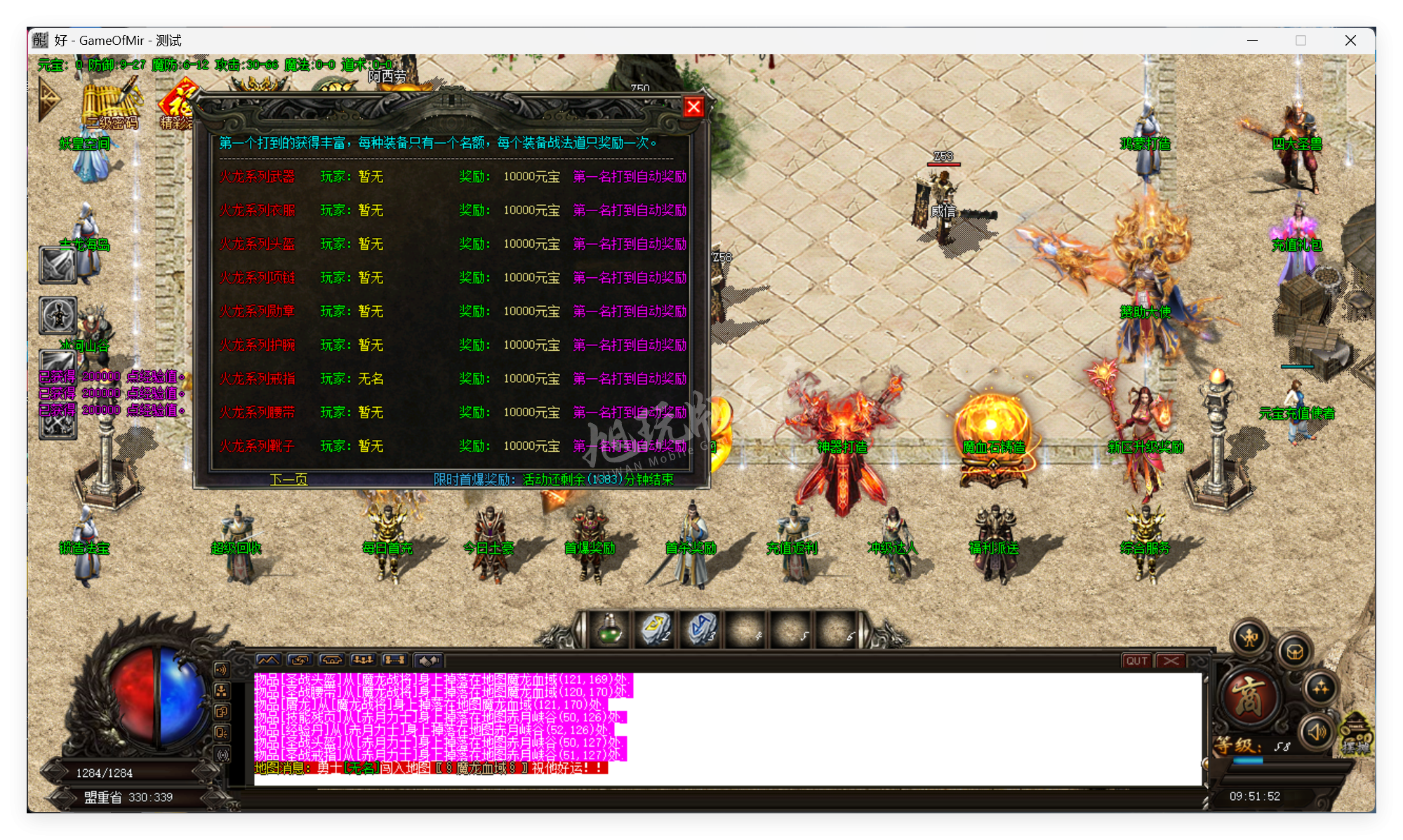
Task: Select the rune stone in hotbar slot 2
Action: point(656,629)
